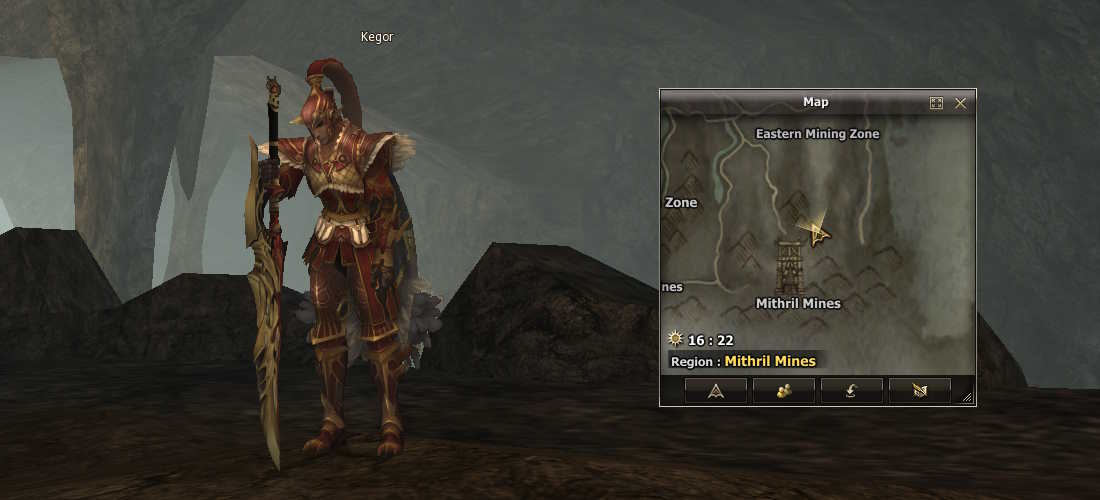The image size is (1100, 500).
Task: Close the Map window
Action: coord(961,103)
